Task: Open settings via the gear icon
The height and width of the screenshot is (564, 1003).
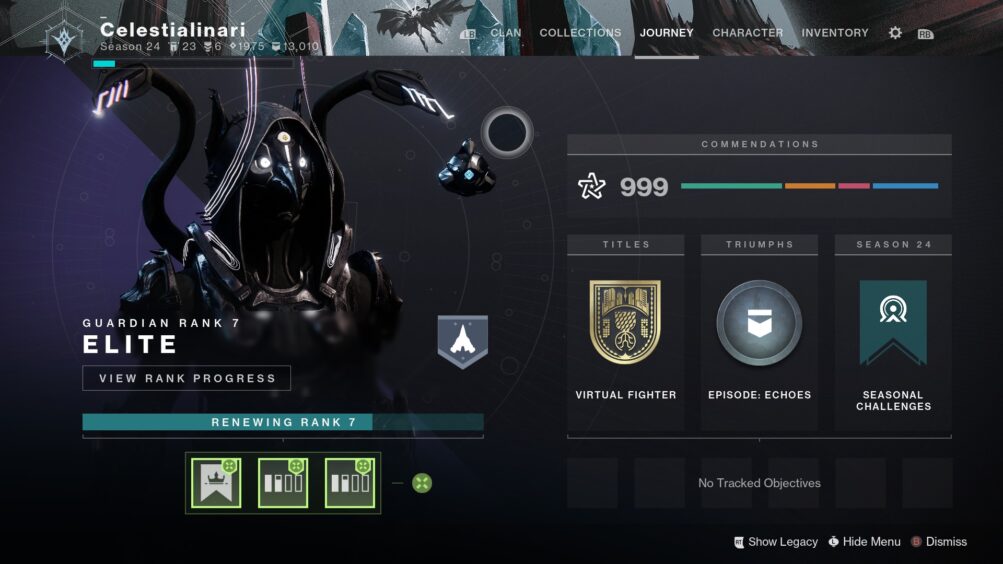Action: pos(895,33)
